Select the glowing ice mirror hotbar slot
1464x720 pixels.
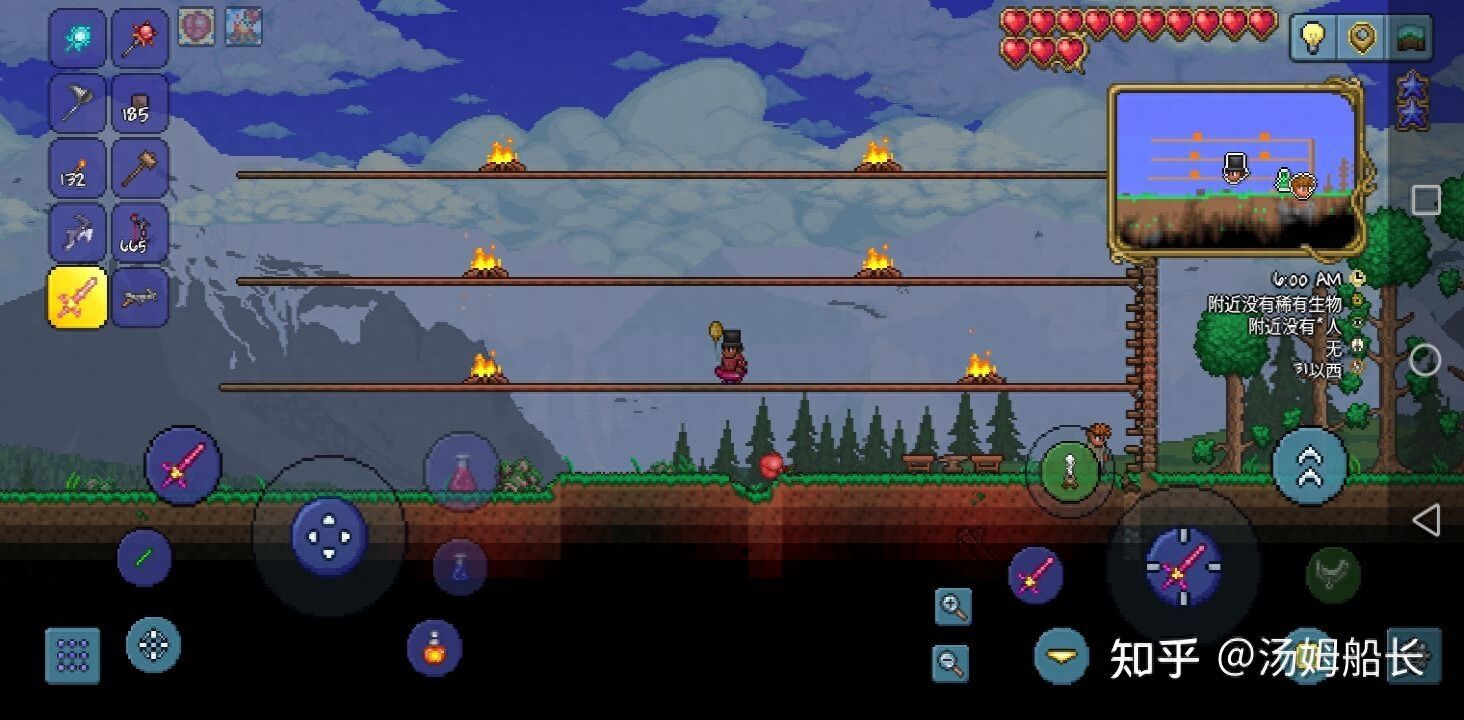(77, 39)
